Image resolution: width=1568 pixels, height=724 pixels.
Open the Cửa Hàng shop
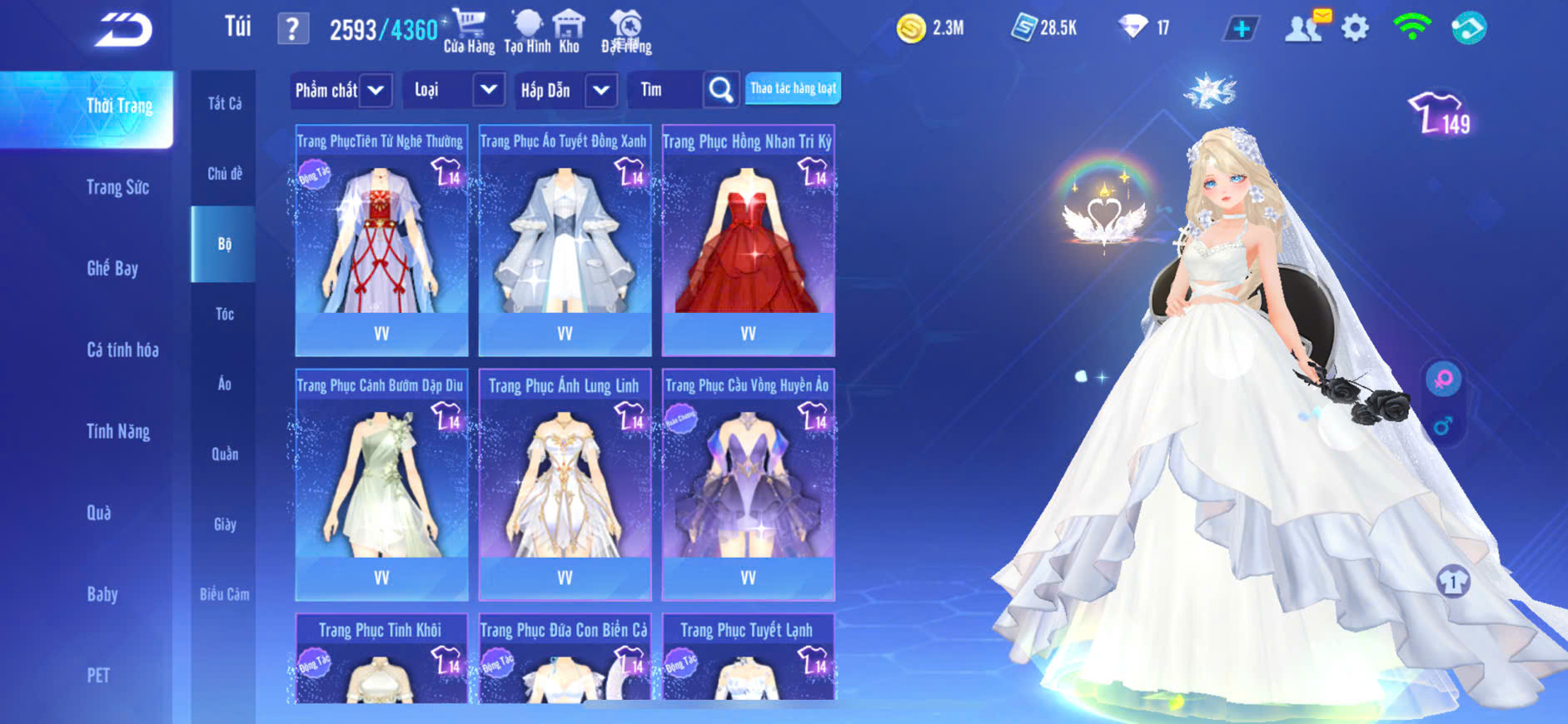[x=469, y=31]
